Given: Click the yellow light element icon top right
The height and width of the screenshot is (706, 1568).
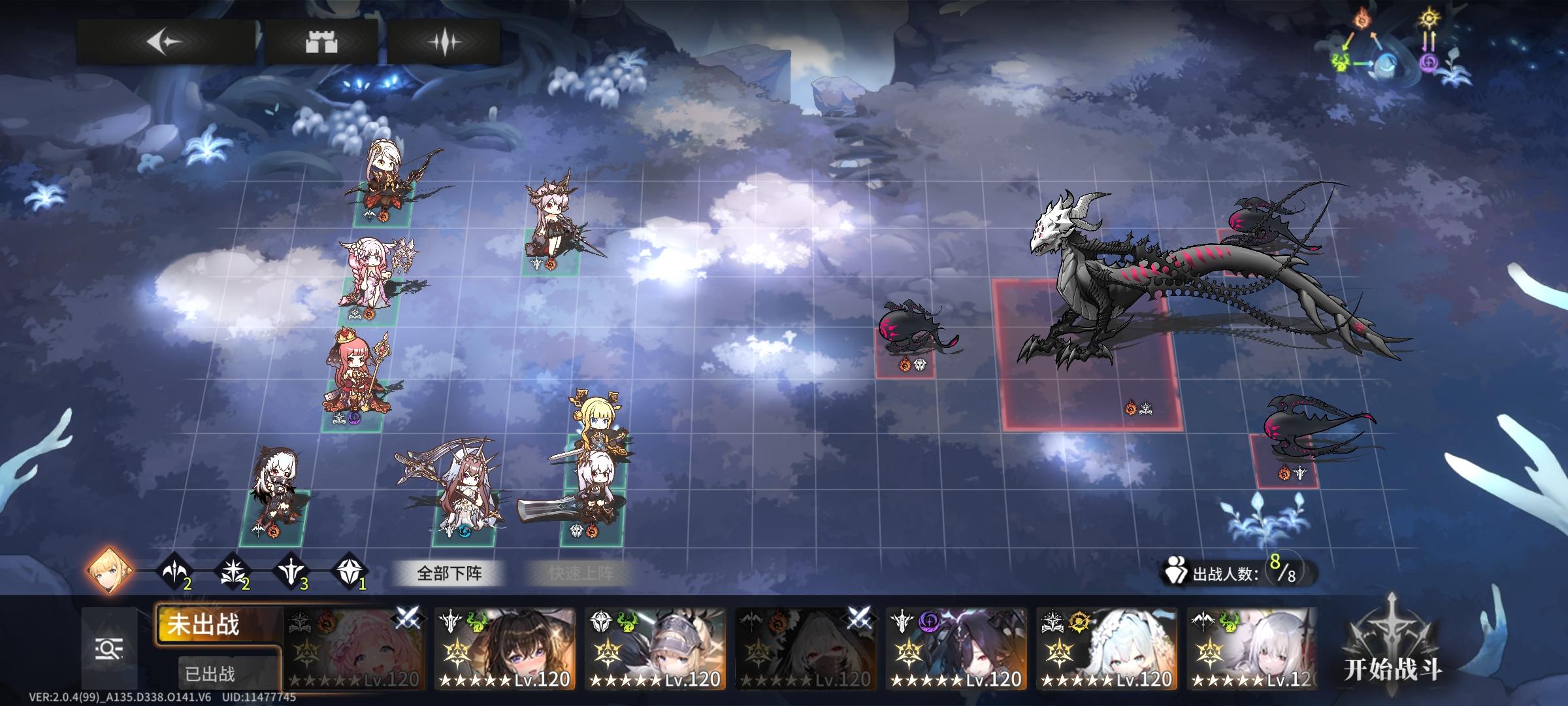Looking at the screenshot, I should (x=1431, y=18).
